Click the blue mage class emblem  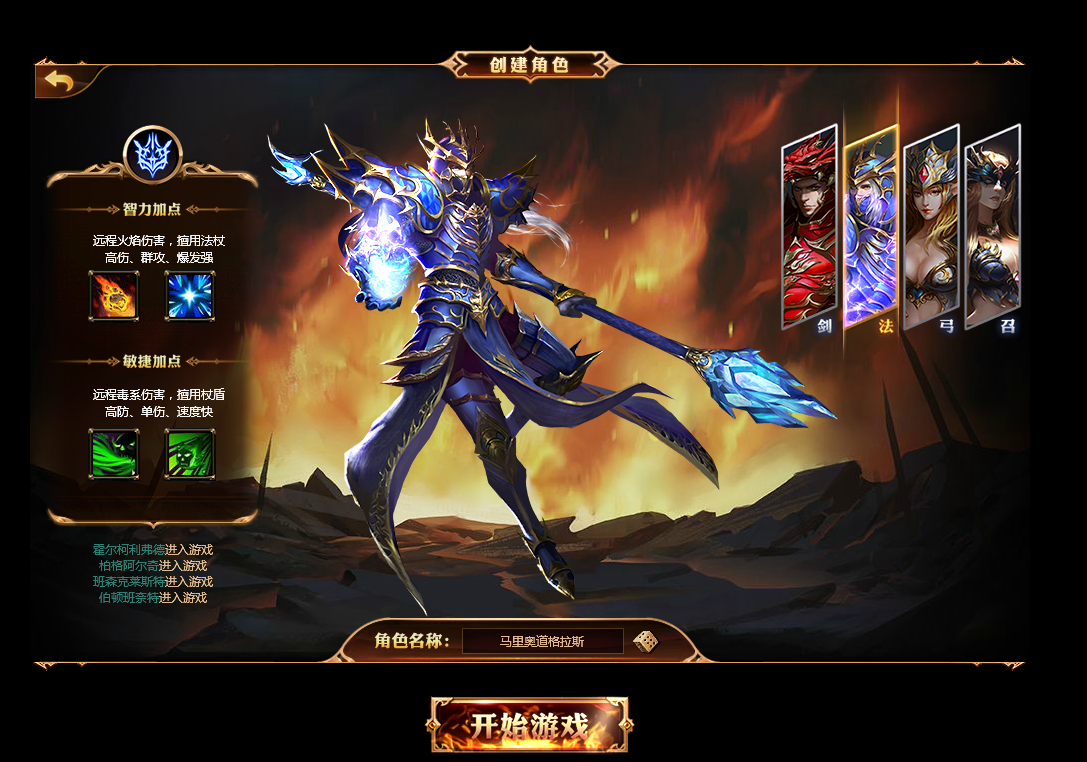click(152, 154)
